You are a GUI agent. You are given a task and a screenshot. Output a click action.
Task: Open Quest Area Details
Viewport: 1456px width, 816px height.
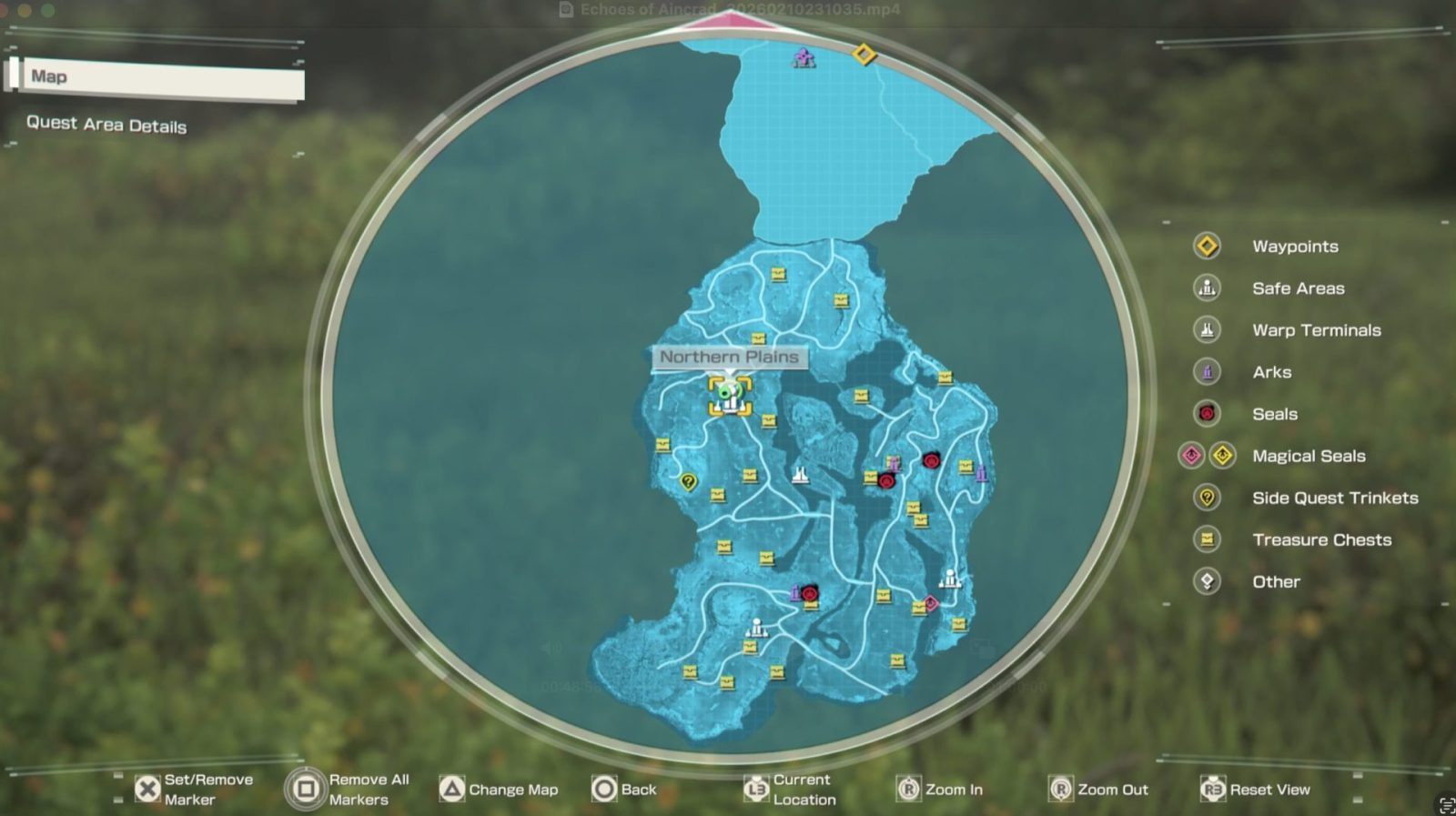[x=106, y=125]
